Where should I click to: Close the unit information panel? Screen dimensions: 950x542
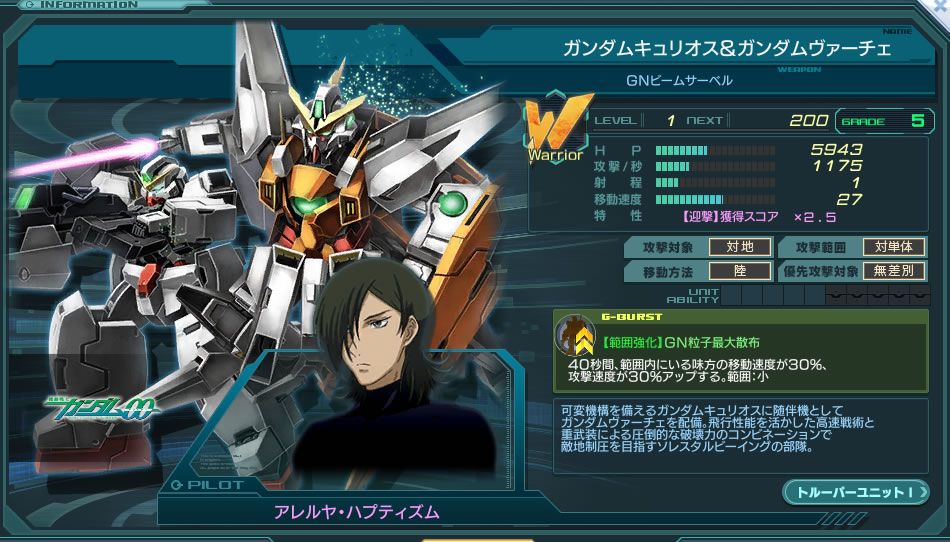coord(941,5)
